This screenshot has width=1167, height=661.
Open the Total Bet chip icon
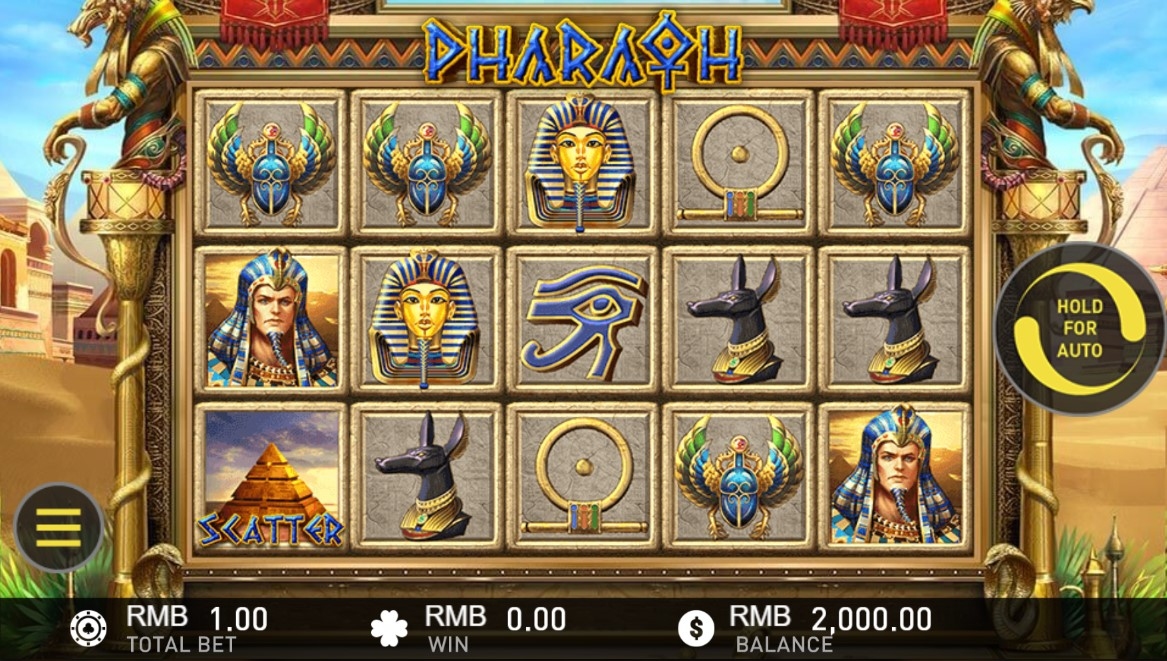coord(88,628)
